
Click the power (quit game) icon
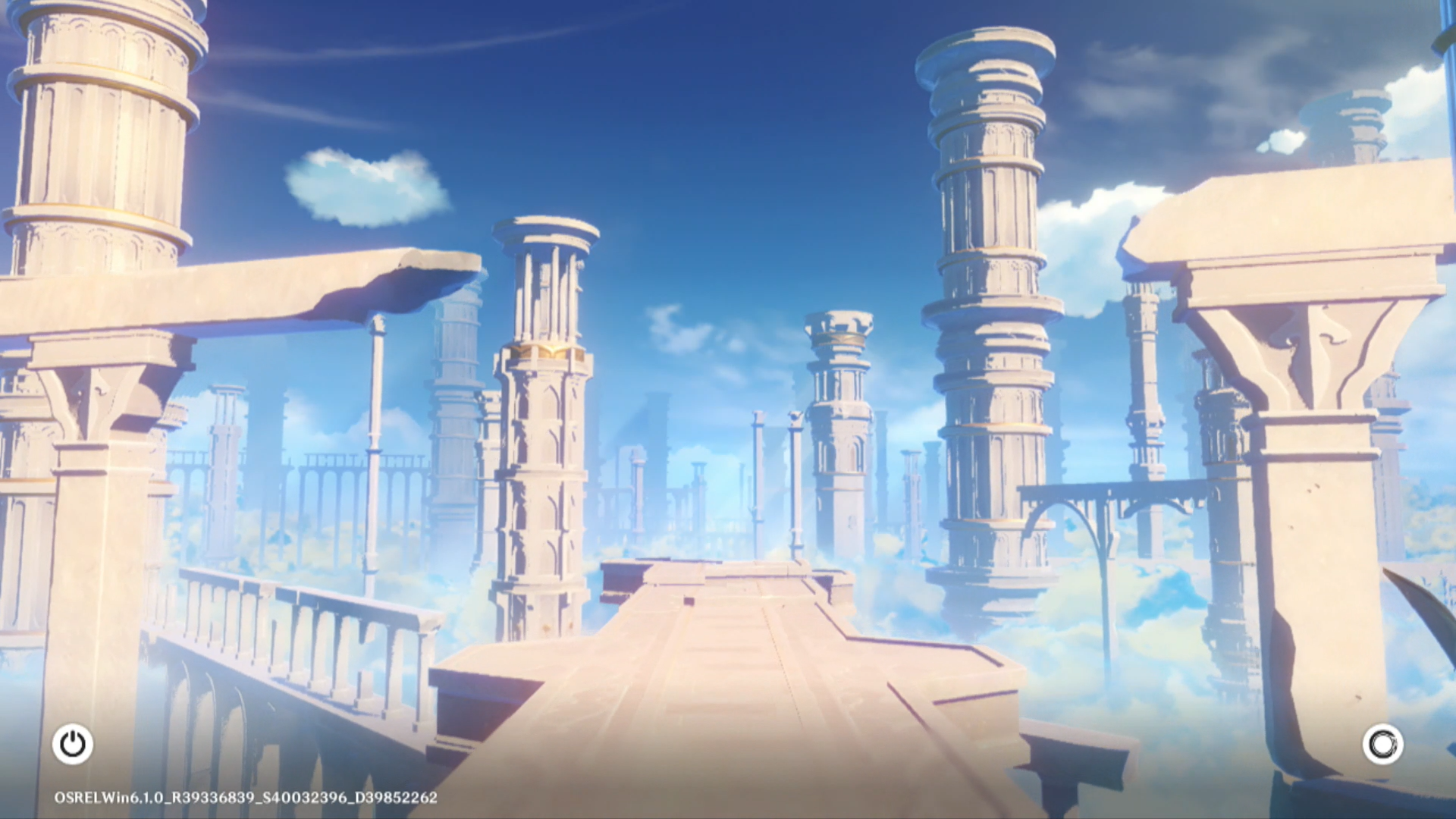click(x=73, y=744)
